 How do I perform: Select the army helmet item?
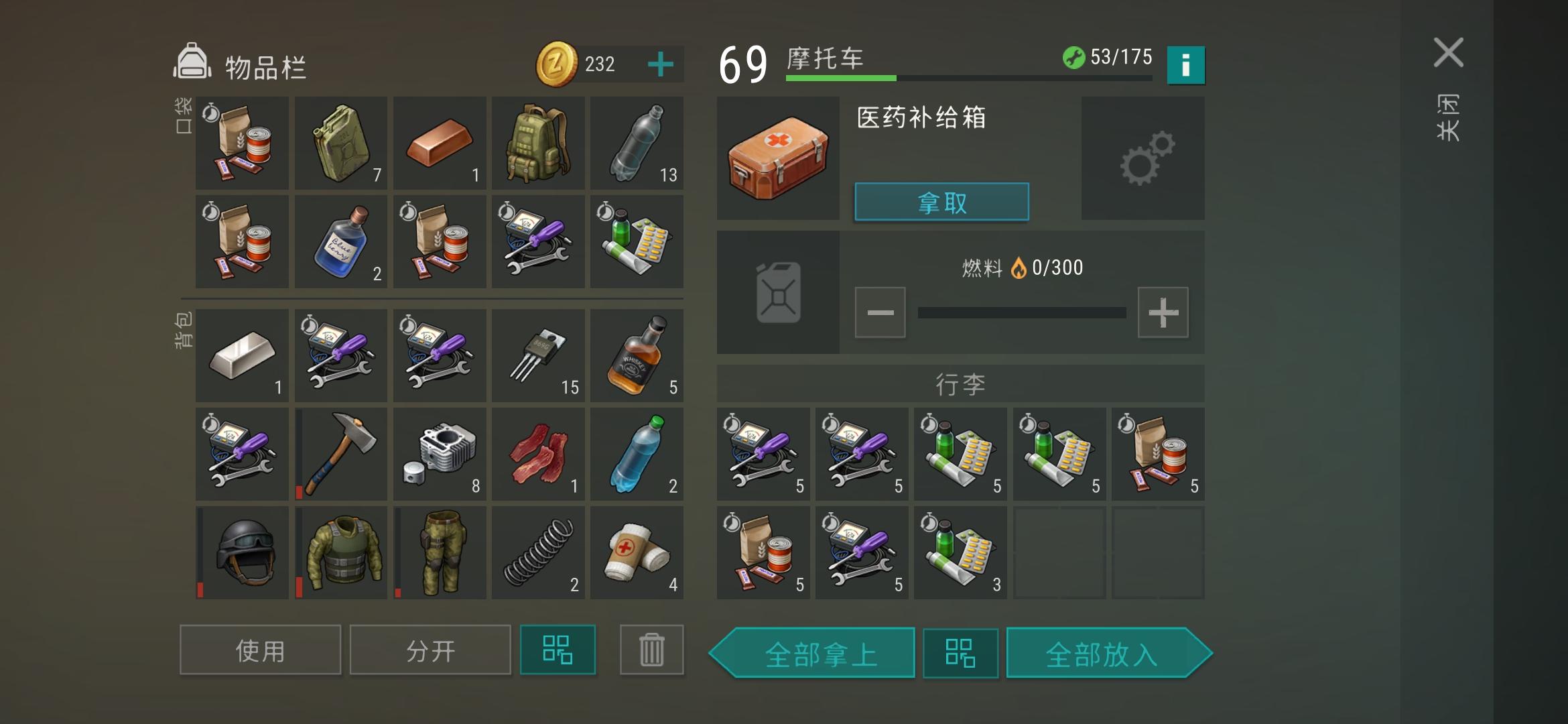pyautogui.click(x=241, y=552)
